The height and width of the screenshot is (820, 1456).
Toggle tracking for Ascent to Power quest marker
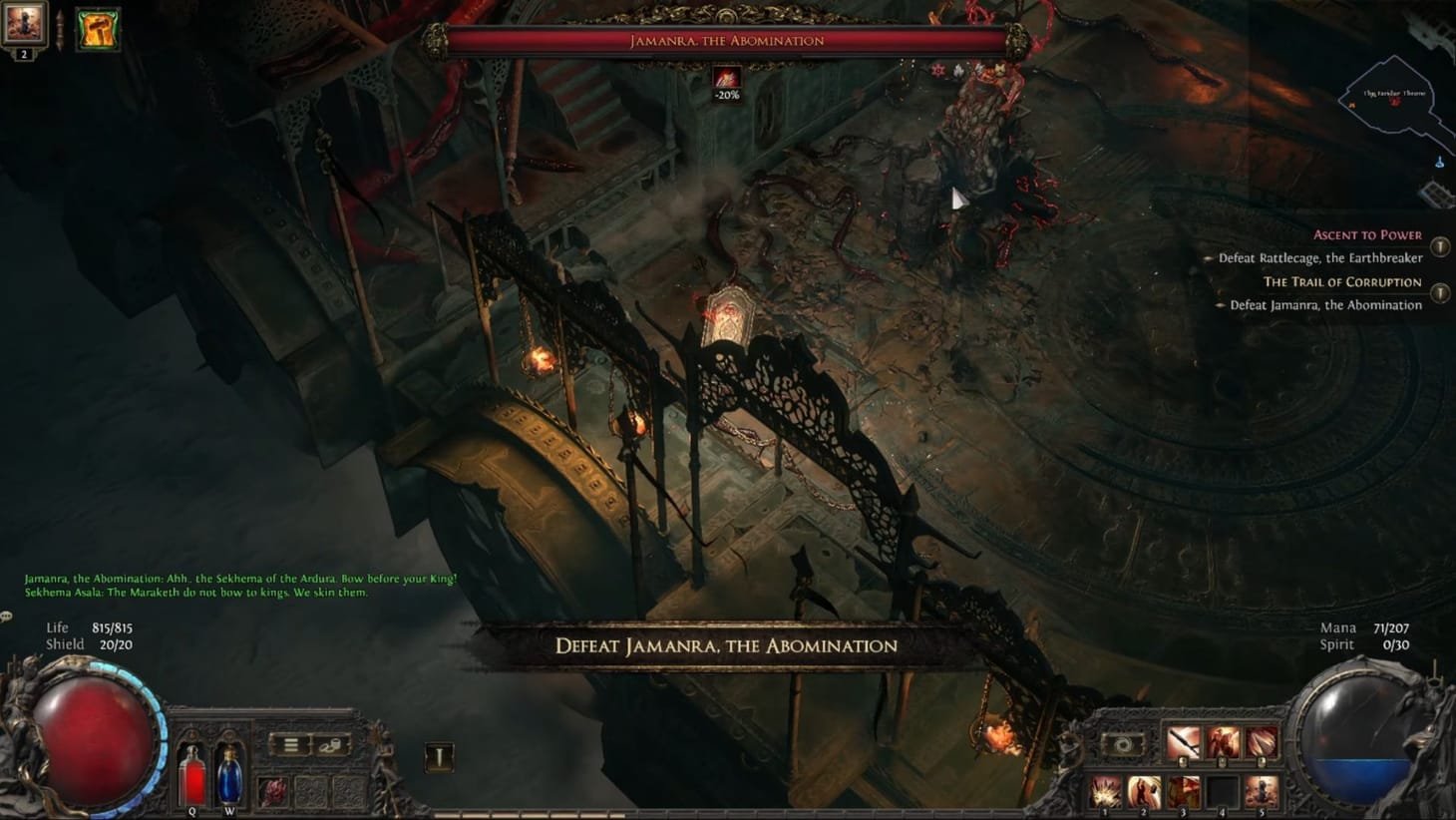click(x=1440, y=237)
